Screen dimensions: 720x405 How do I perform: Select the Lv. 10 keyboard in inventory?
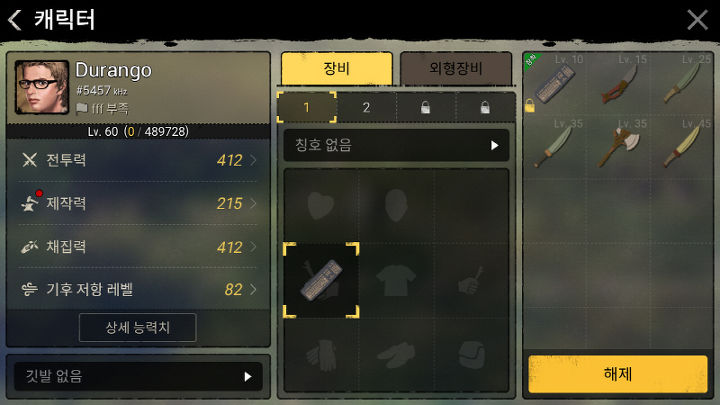pyautogui.click(x=553, y=85)
